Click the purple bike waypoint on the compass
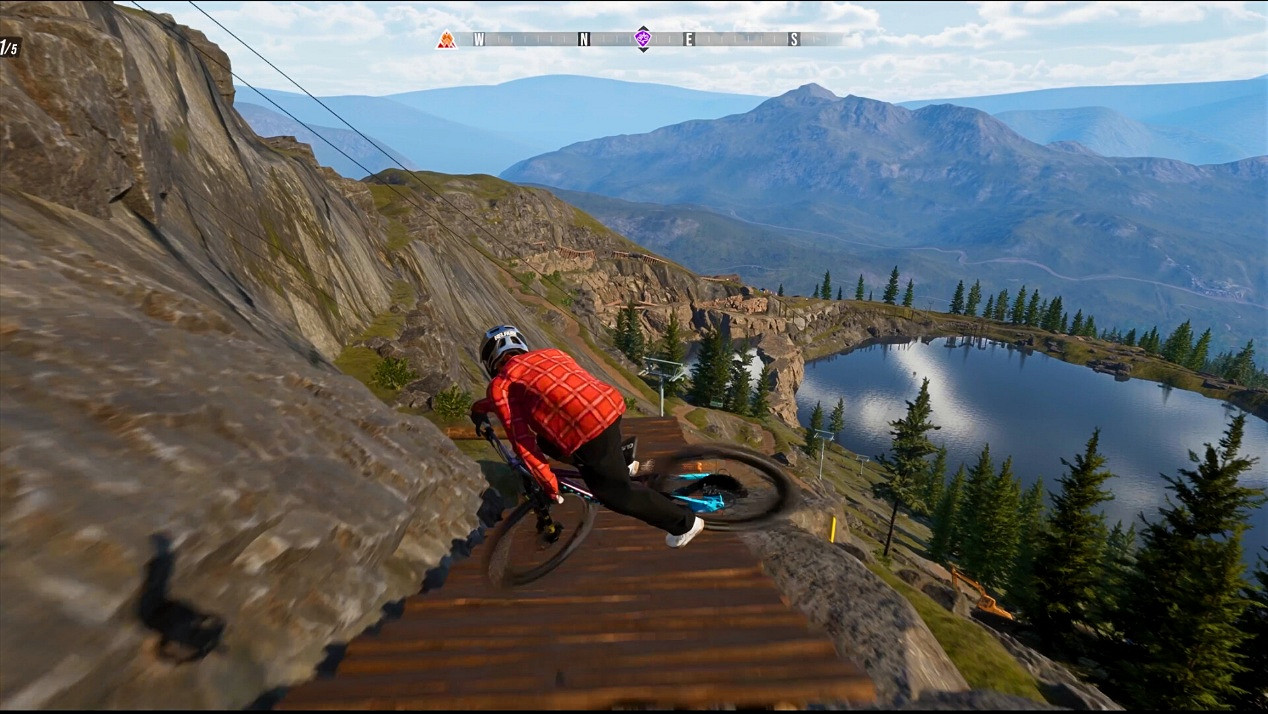The width and height of the screenshot is (1268, 714). 642,39
